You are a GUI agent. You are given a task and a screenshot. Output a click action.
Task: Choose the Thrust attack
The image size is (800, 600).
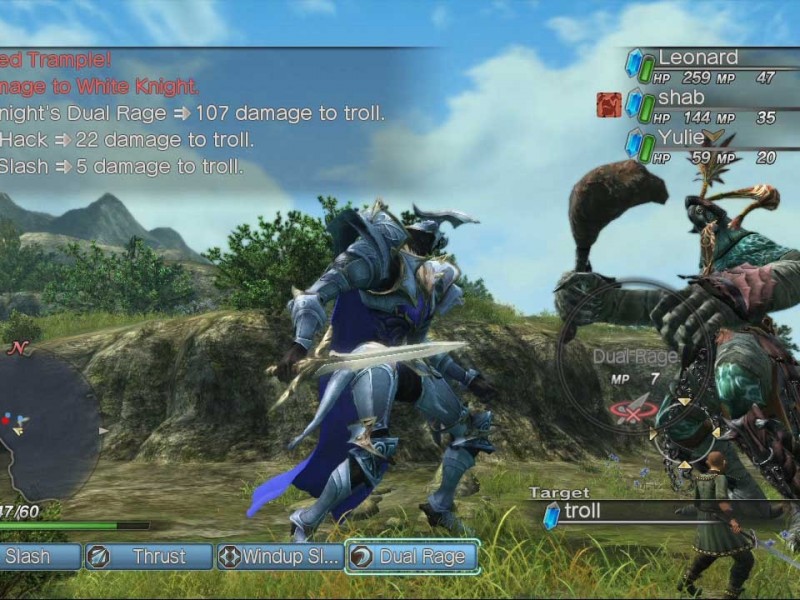tap(148, 556)
